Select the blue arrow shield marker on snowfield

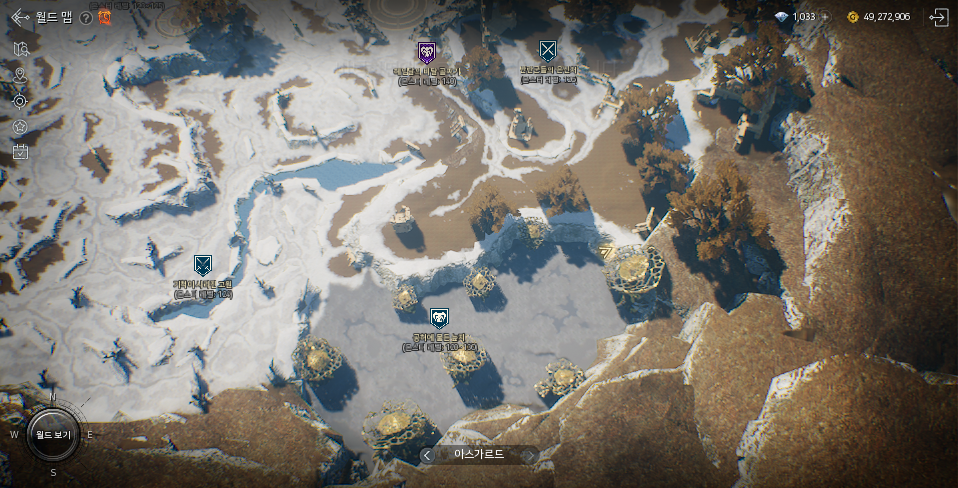[x=203, y=265]
